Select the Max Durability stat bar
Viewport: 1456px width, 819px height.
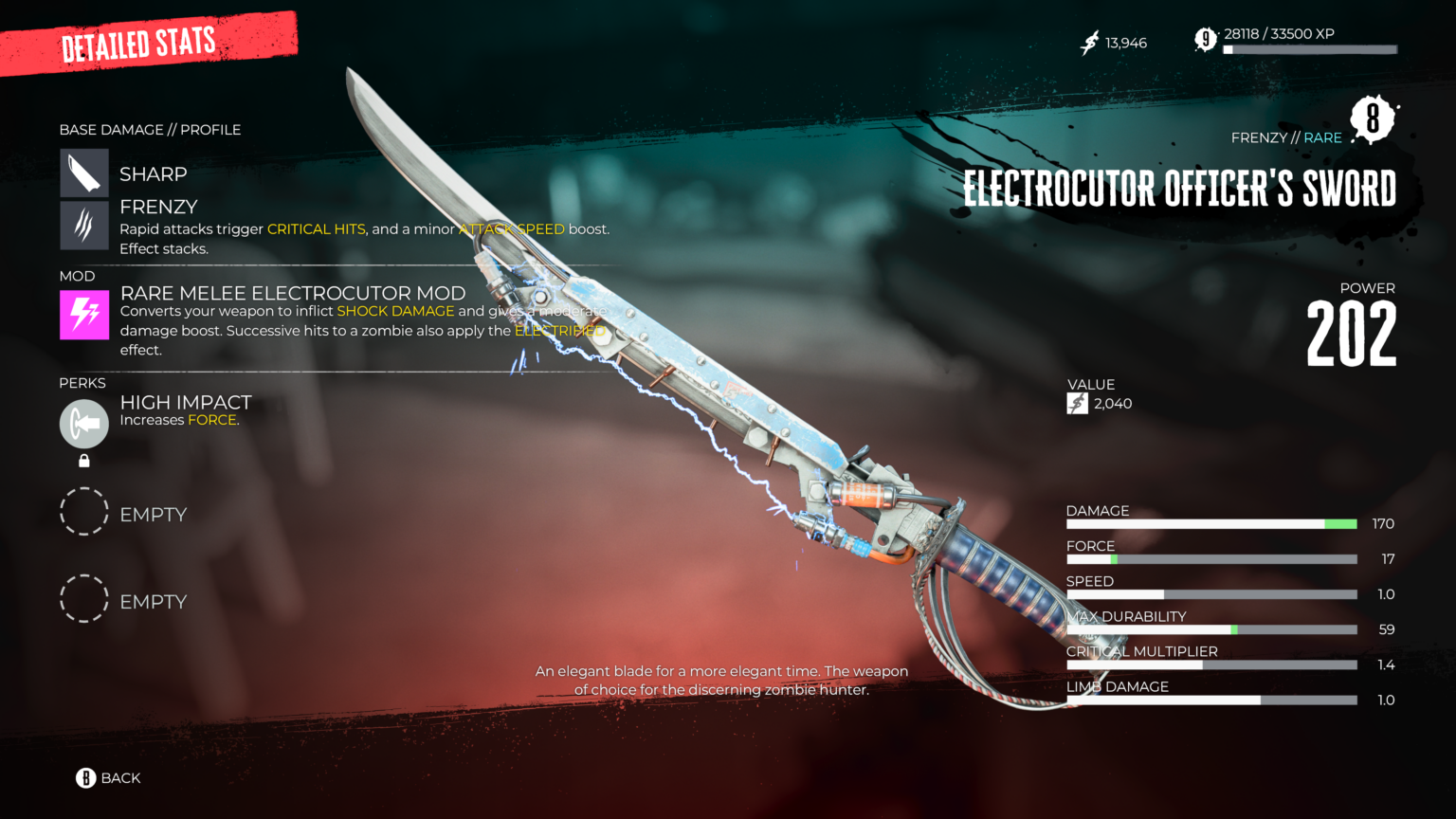[1211, 628]
